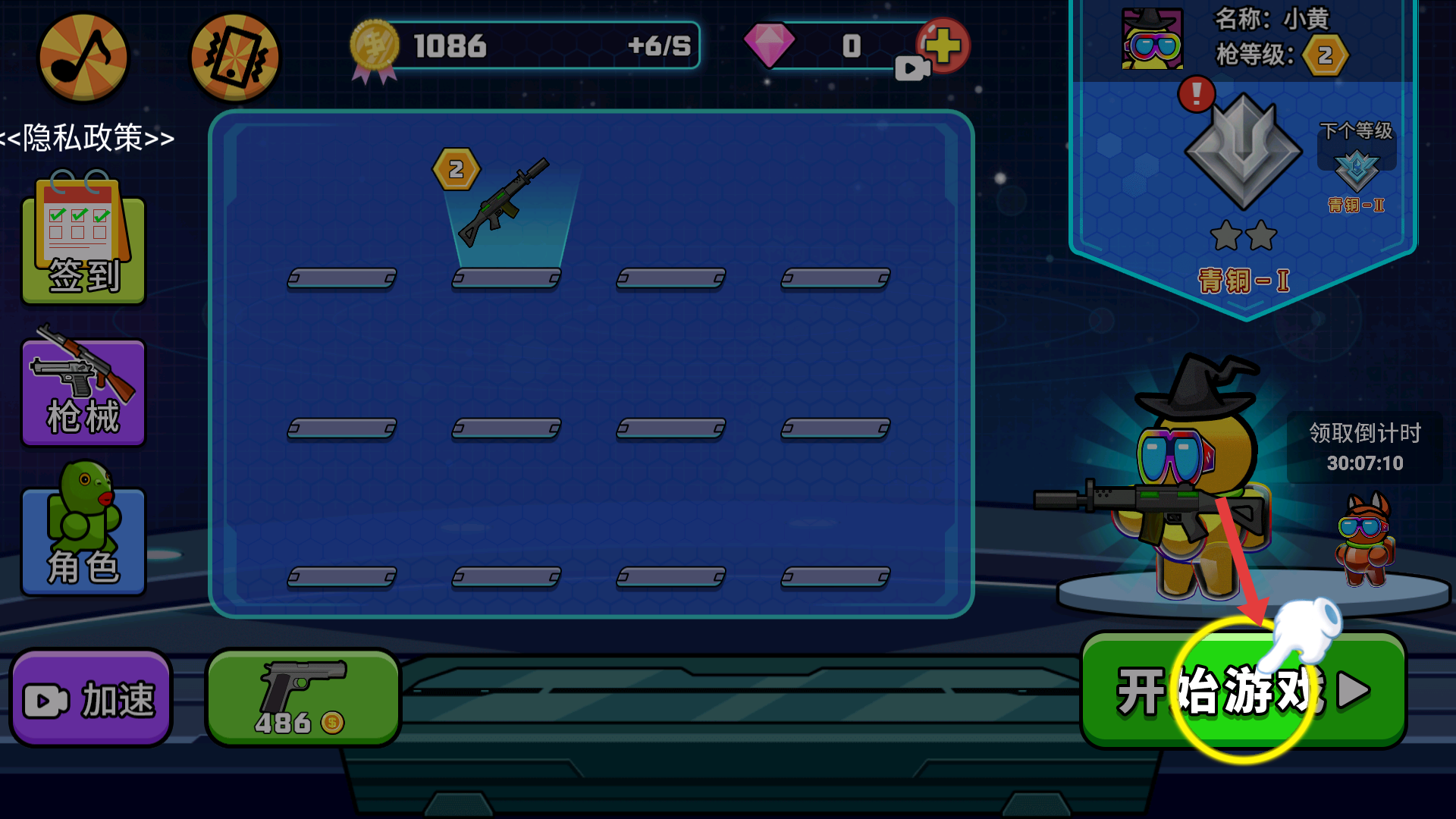Start the game with 开始游戏
This screenshot has height=819, width=1456.
point(1242,691)
